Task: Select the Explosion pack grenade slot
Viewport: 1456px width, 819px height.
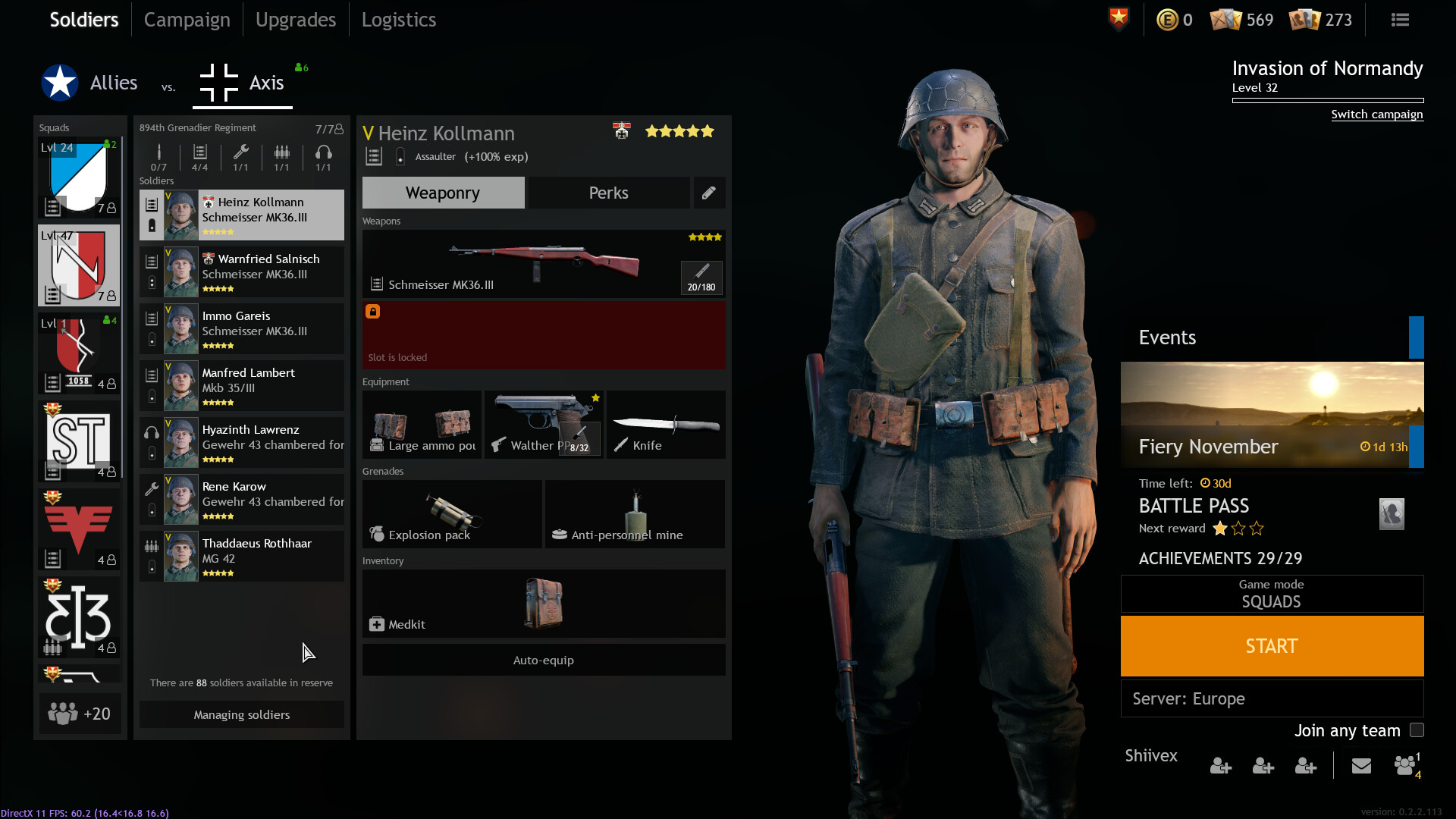Action: (451, 514)
